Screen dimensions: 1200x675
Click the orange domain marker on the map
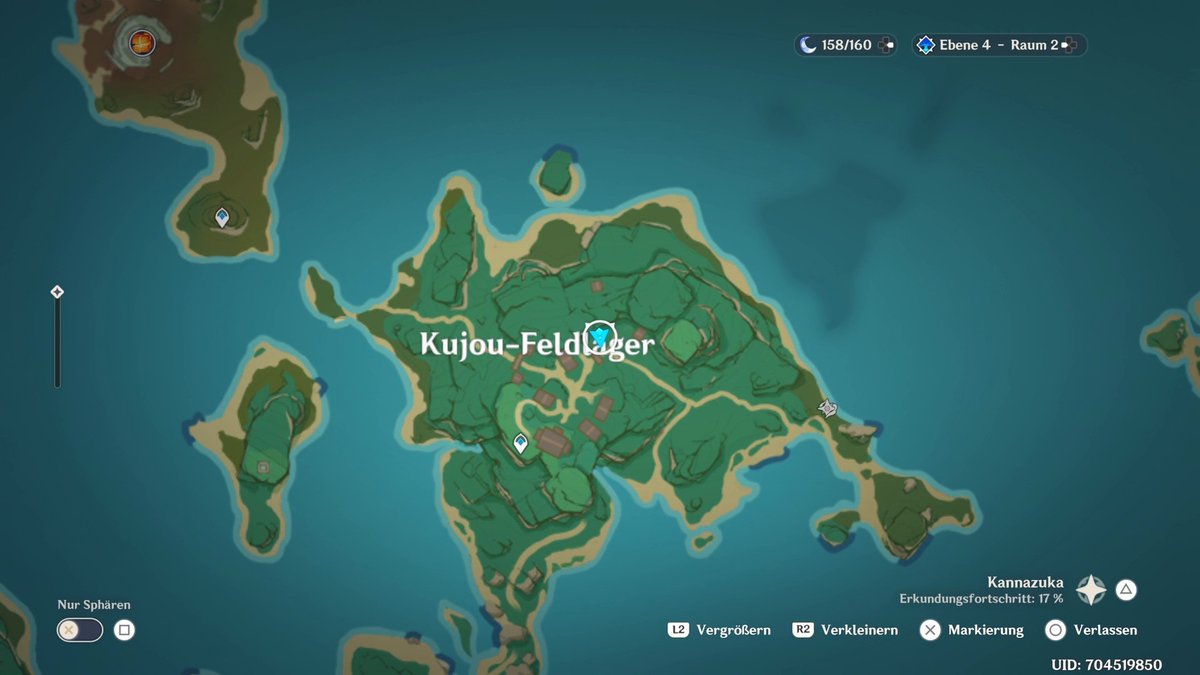coord(142,42)
